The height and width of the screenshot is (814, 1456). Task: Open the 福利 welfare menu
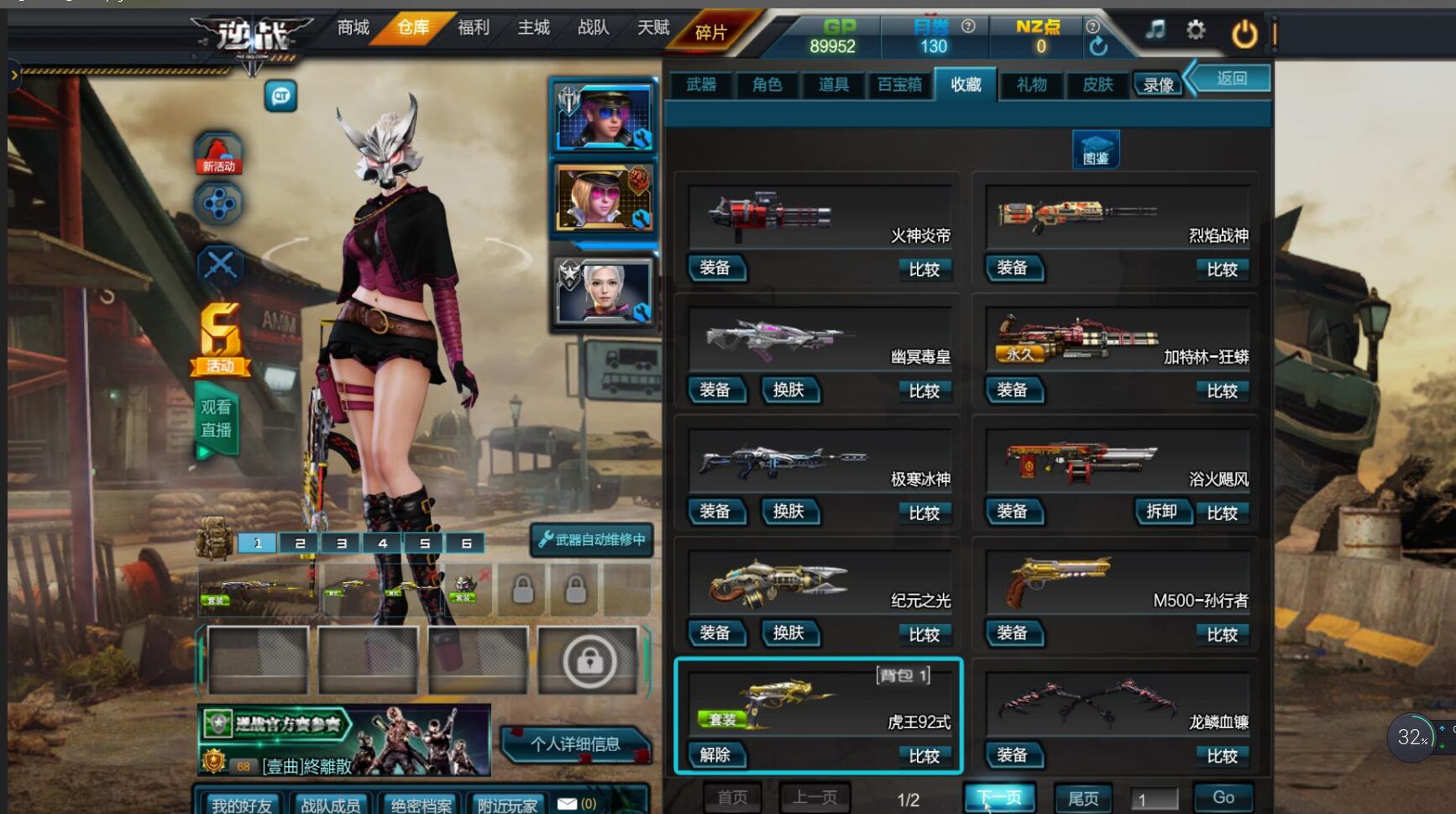[473, 28]
